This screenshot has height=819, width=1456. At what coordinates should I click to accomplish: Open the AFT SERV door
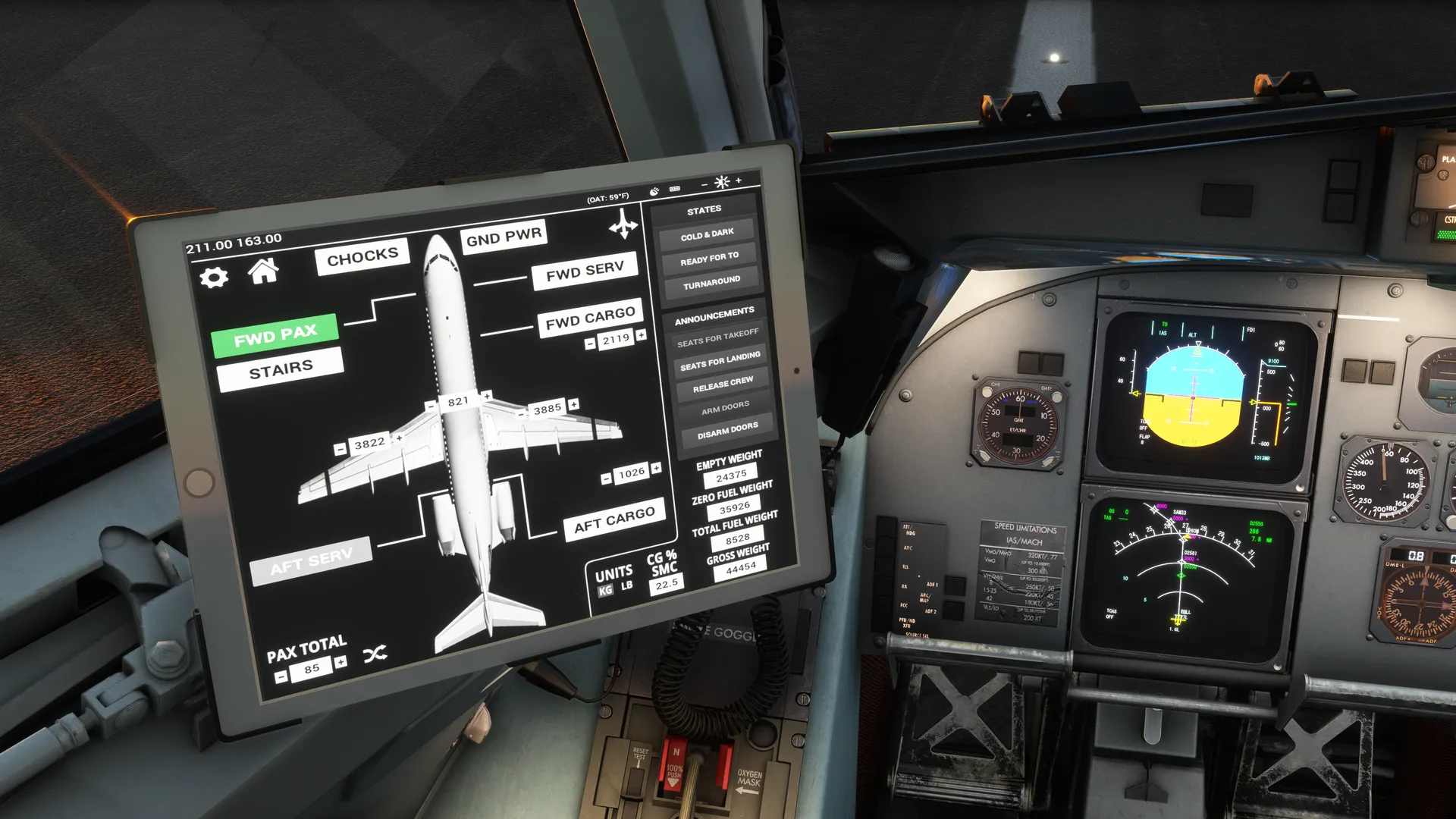coord(311,562)
